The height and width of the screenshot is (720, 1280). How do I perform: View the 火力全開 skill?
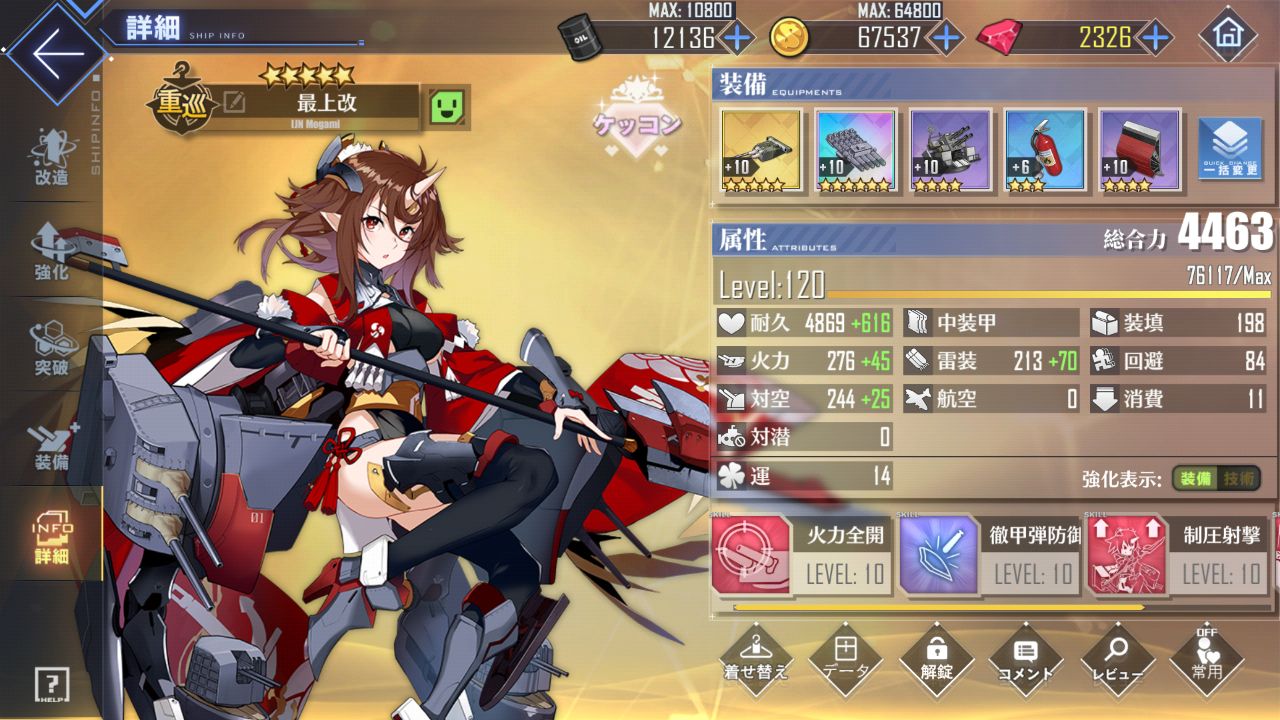(802, 556)
